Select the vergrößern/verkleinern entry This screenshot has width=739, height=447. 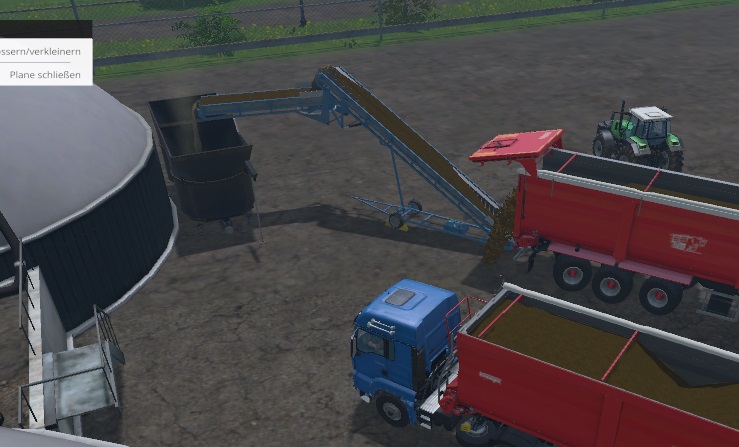(42, 51)
